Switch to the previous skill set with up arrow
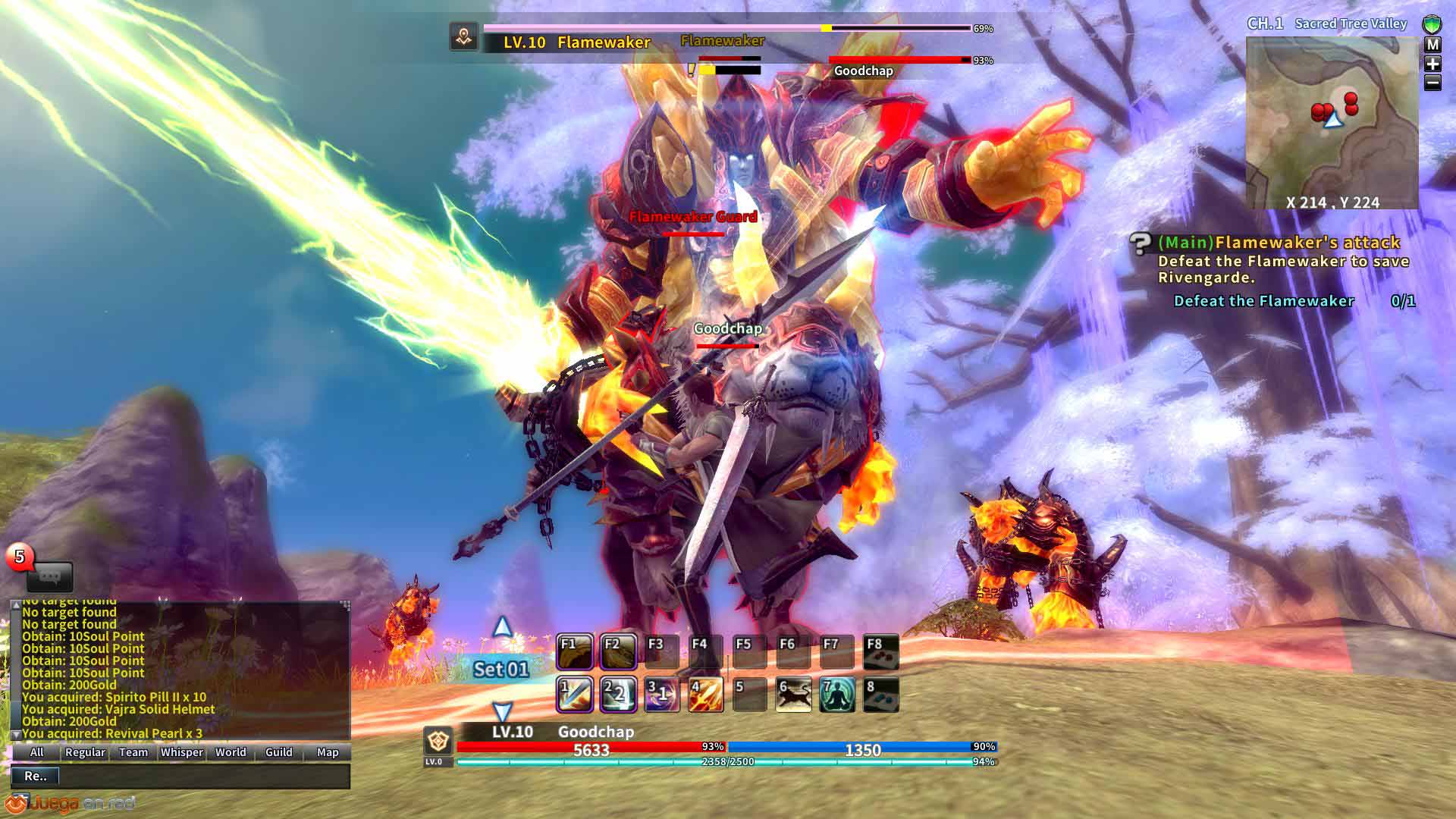The image size is (1456, 819). pyautogui.click(x=502, y=627)
